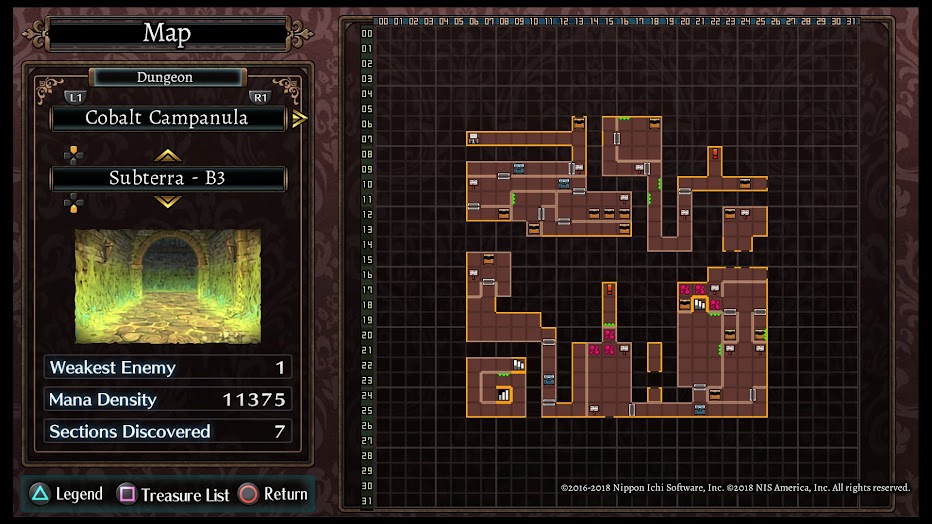Open the Dungeon header tab
The height and width of the screenshot is (524, 932).
point(166,77)
